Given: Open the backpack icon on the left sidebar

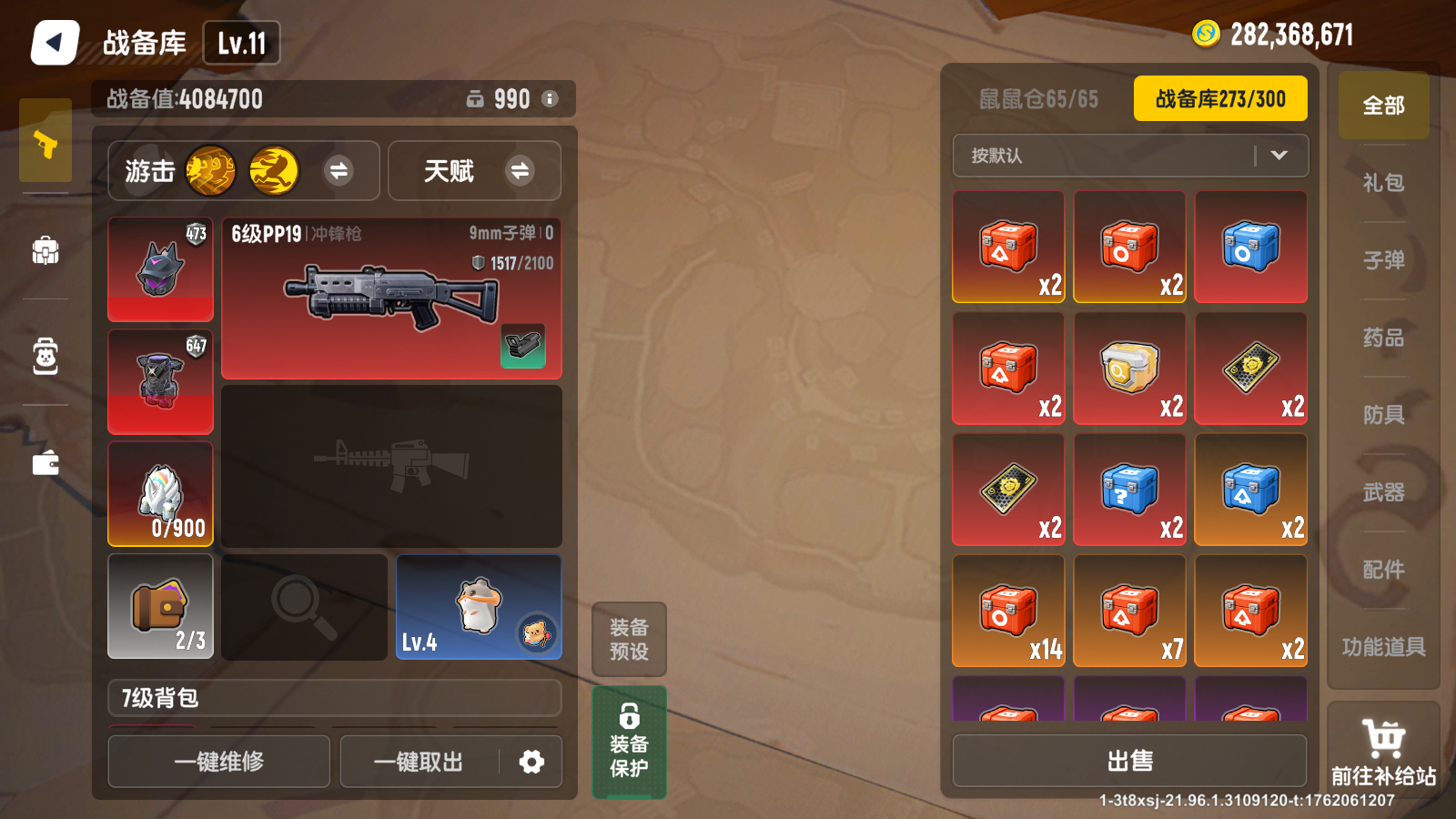Looking at the screenshot, I should point(45,253).
